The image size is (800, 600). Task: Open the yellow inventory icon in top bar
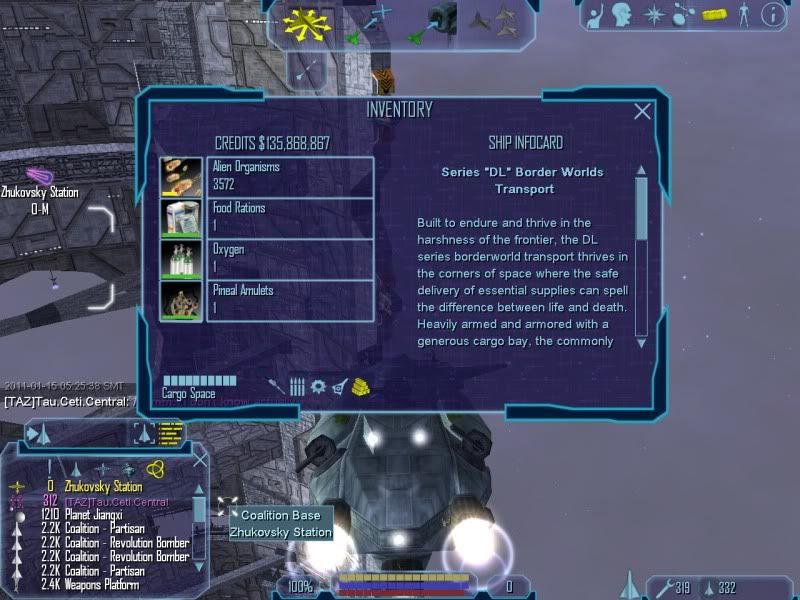point(713,15)
